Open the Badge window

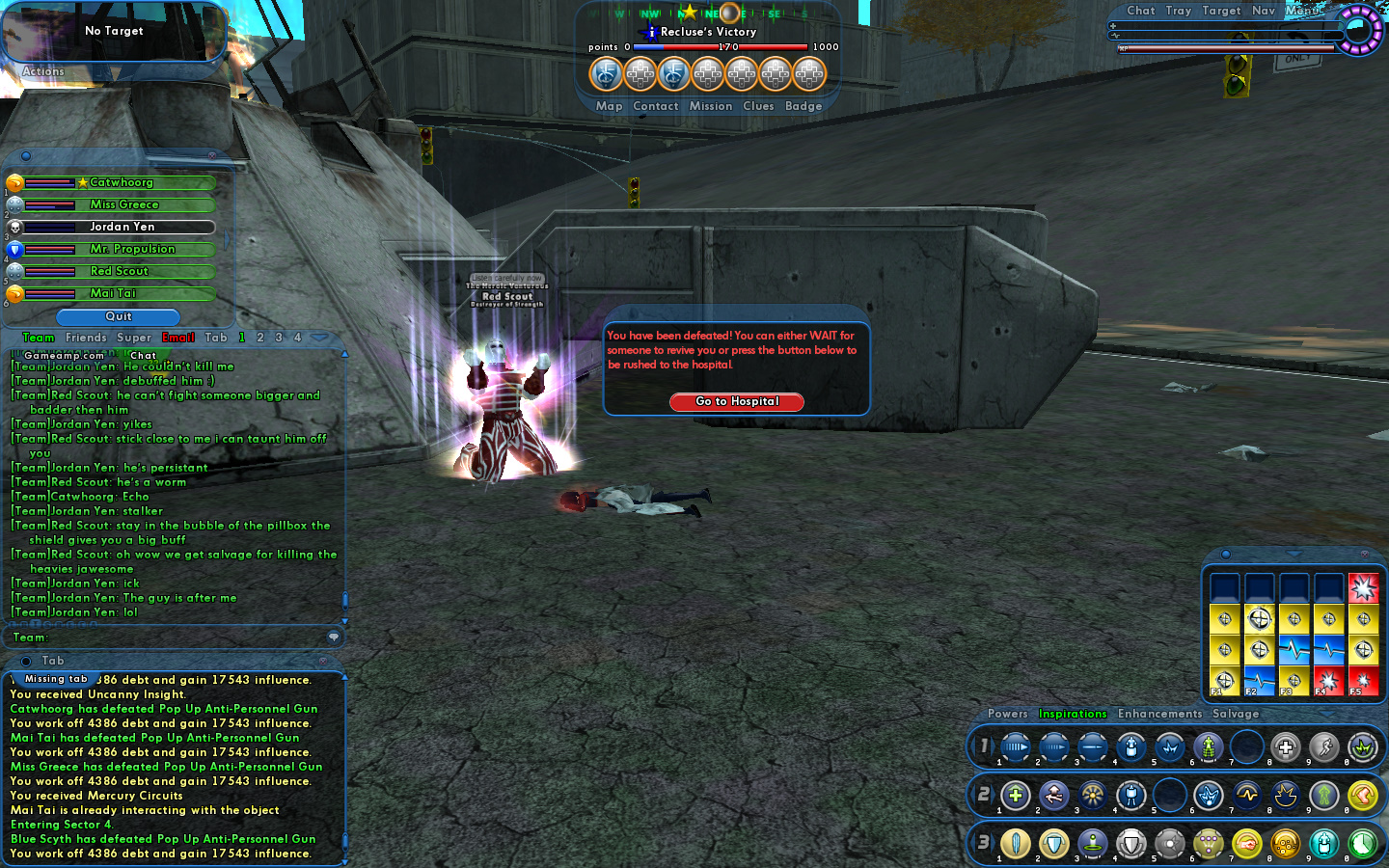[x=803, y=106]
